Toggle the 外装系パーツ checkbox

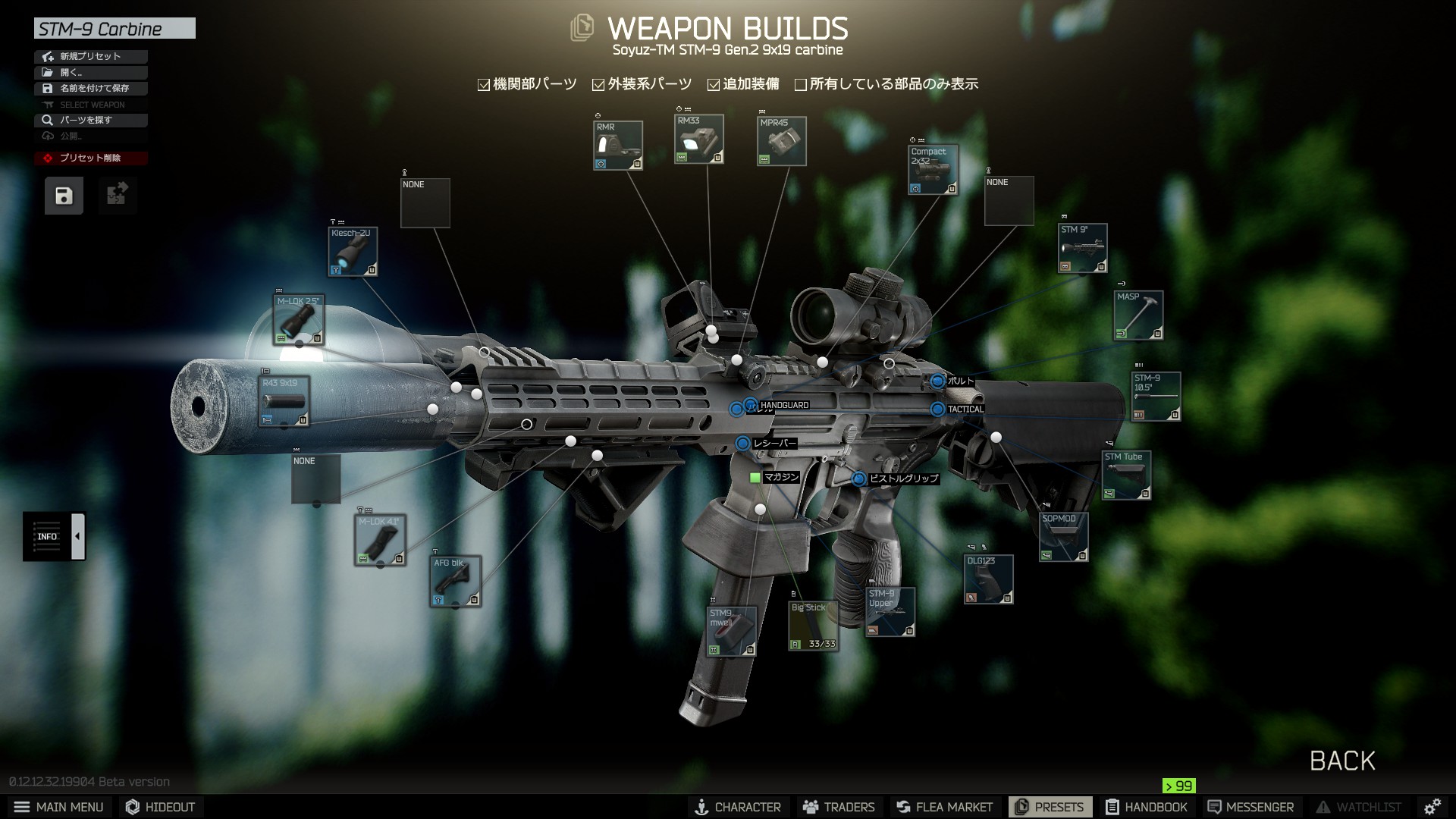click(x=598, y=85)
